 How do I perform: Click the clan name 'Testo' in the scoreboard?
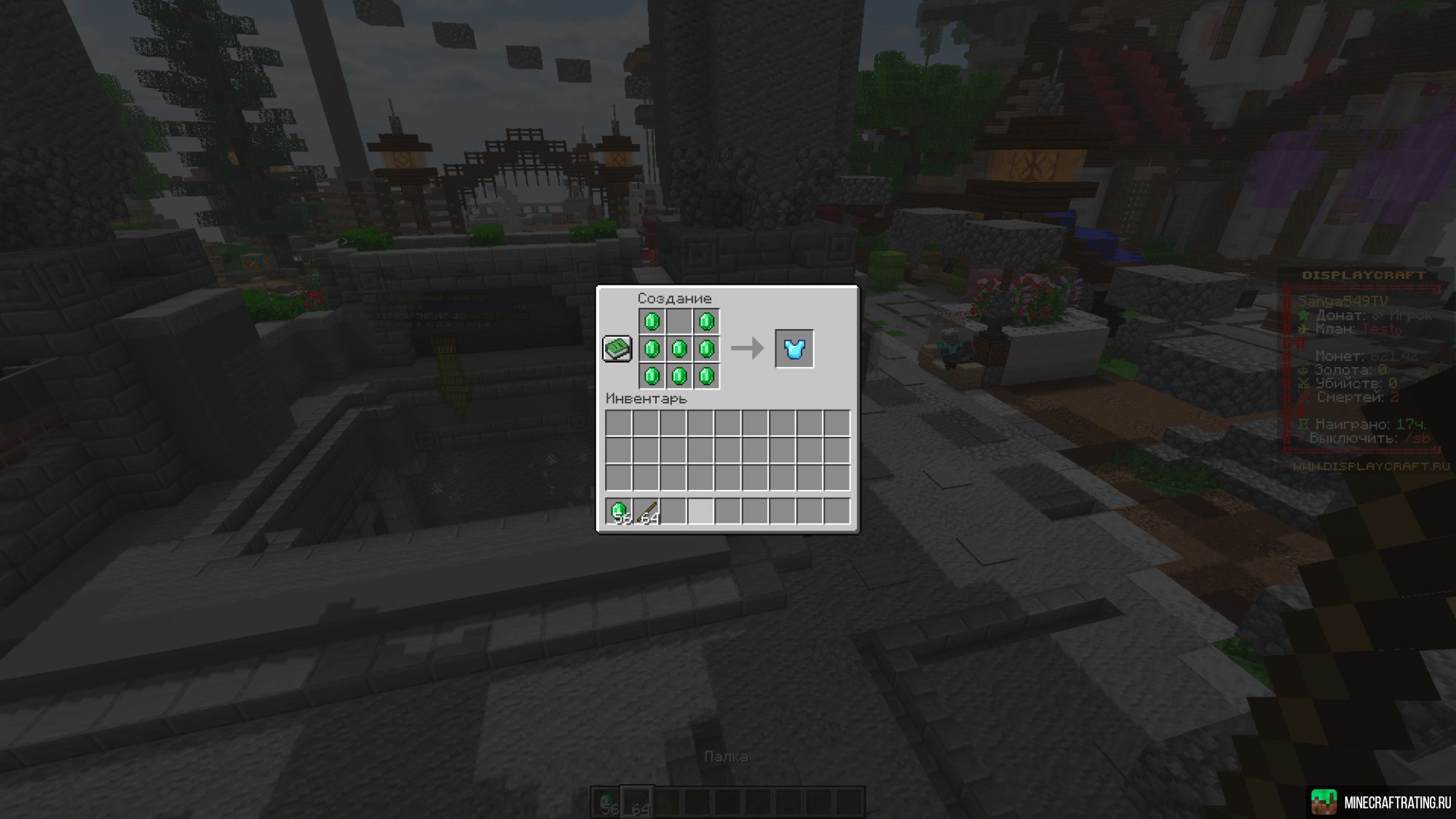click(x=1381, y=329)
